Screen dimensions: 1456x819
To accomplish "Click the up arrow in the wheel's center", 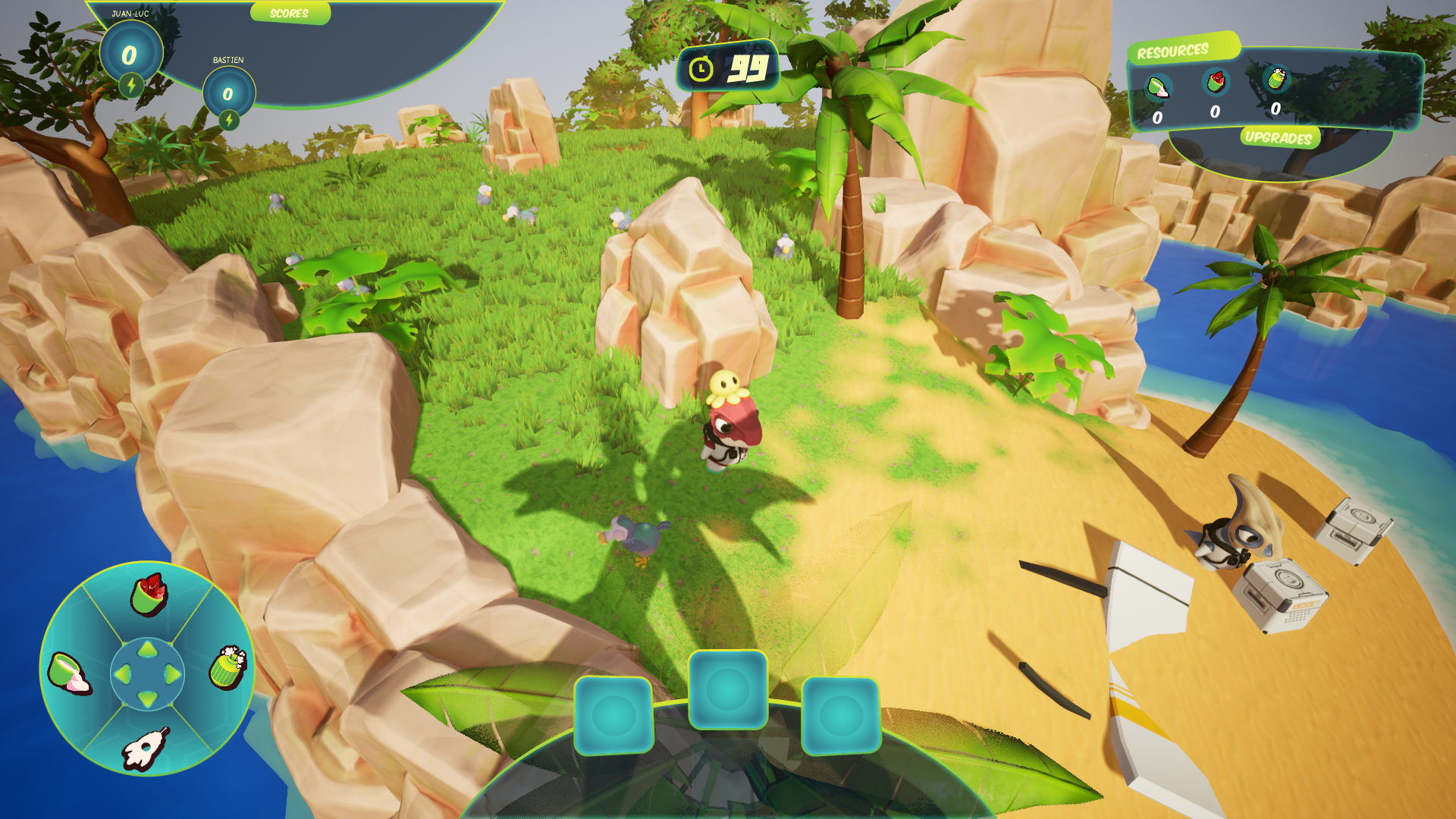I will (148, 649).
